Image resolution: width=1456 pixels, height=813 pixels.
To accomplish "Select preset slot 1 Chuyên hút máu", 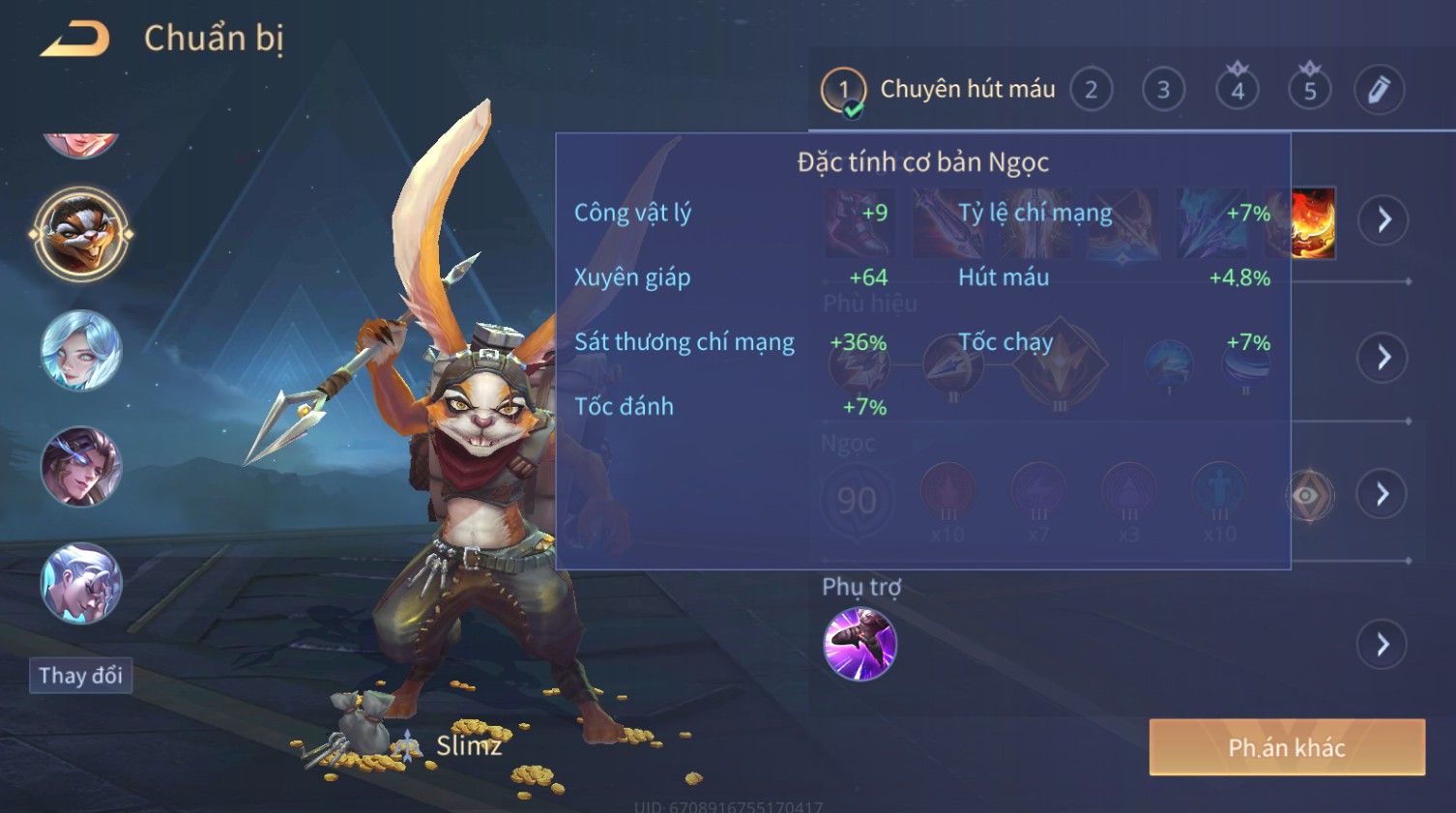I will [844, 91].
